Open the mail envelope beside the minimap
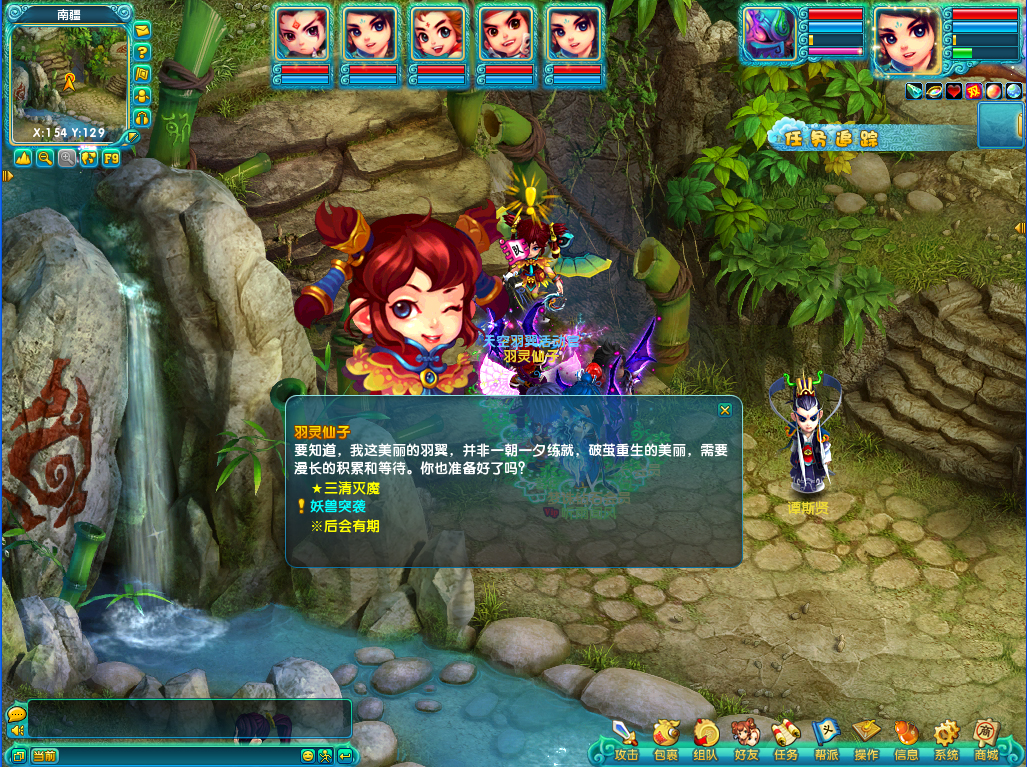This screenshot has height=767, width=1027. [x=142, y=30]
